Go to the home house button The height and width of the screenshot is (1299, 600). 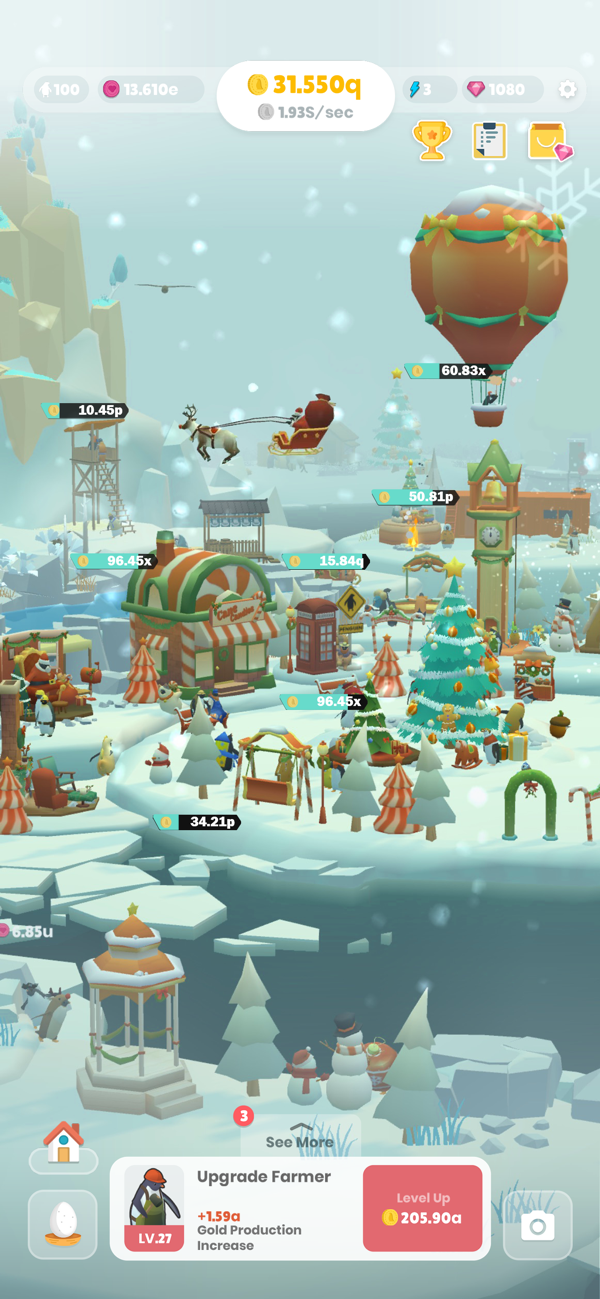(63, 1143)
